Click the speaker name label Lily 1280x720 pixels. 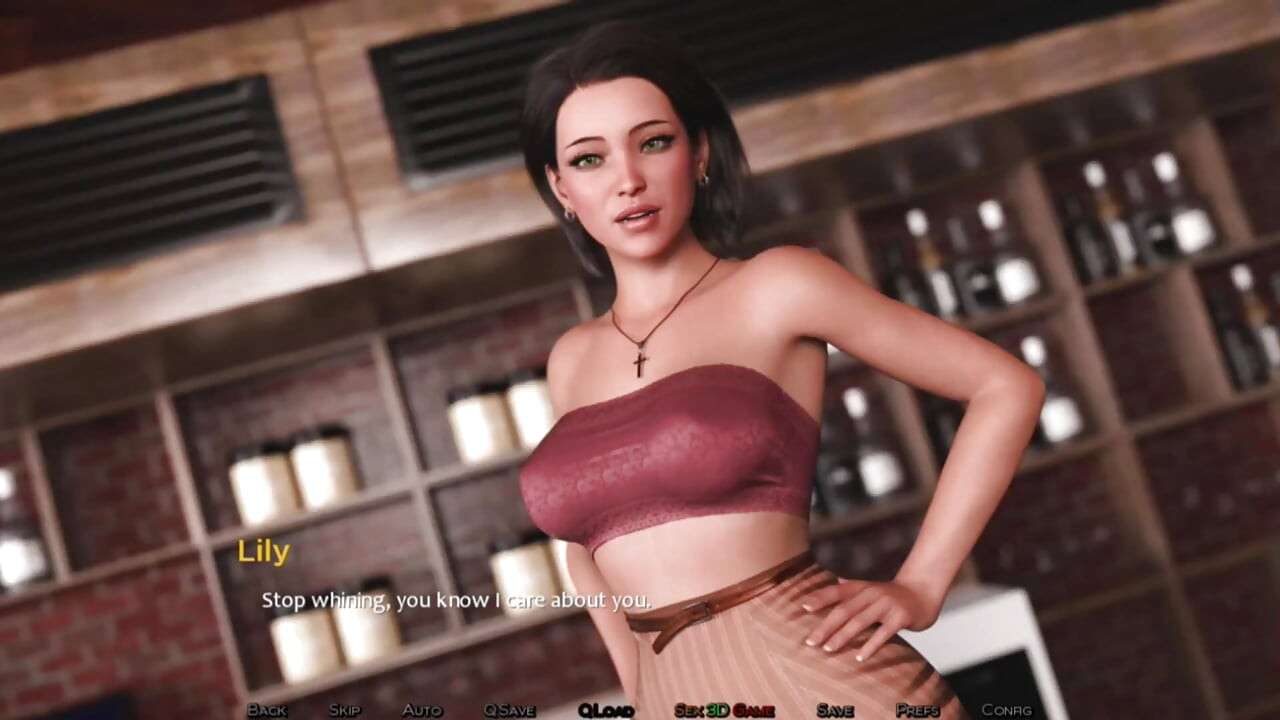pos(265,551)
